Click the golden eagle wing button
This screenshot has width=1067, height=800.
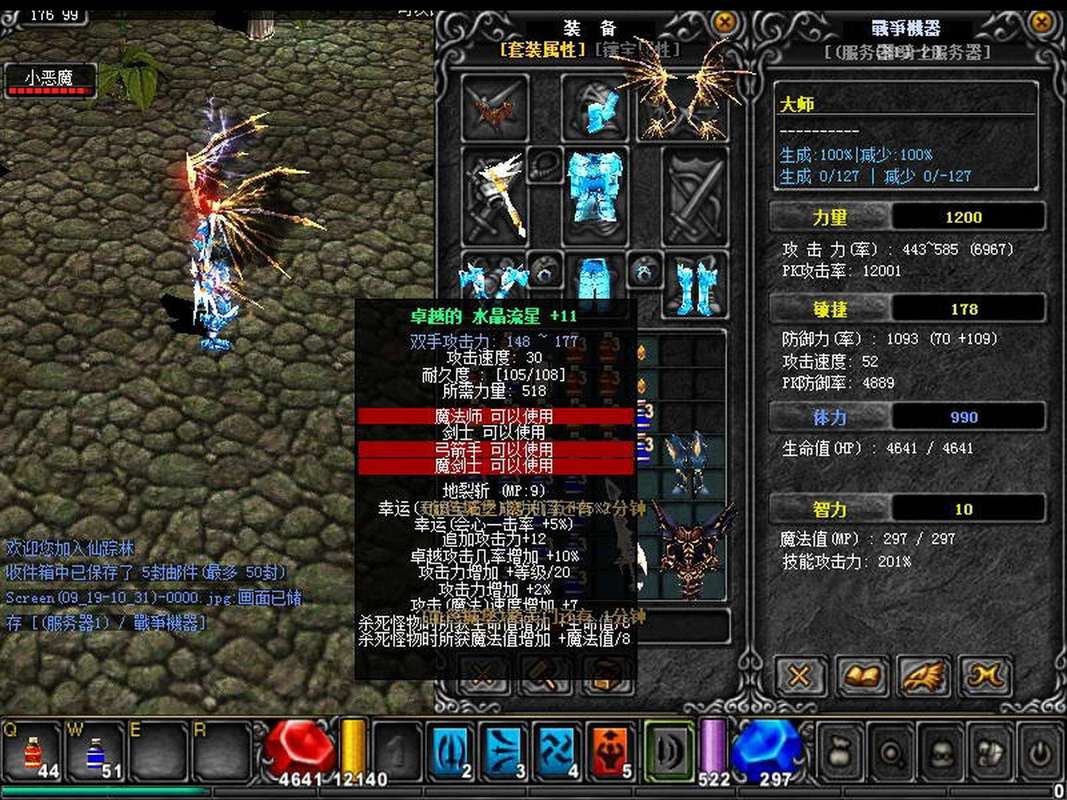pyautogui.click(x=923, y=677)
